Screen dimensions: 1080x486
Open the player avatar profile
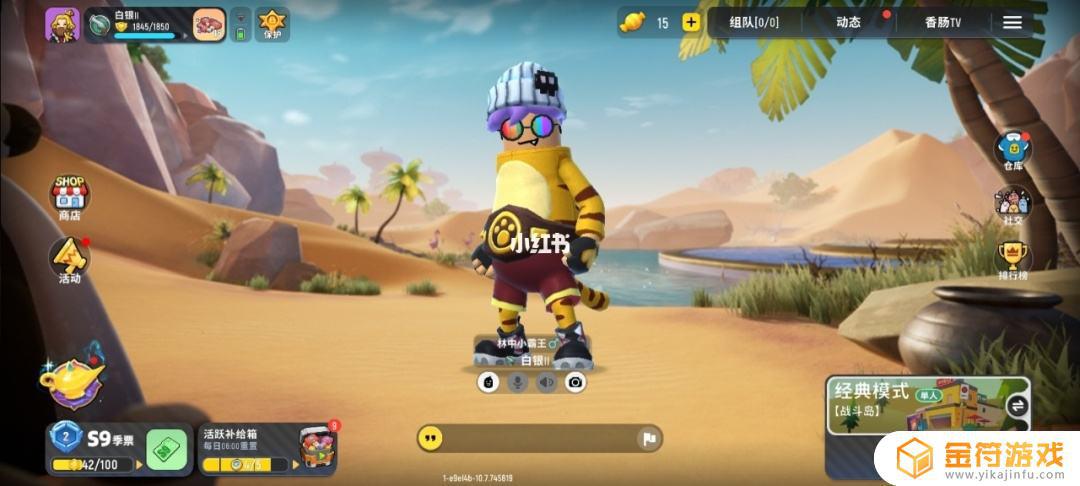pos(62,24)
